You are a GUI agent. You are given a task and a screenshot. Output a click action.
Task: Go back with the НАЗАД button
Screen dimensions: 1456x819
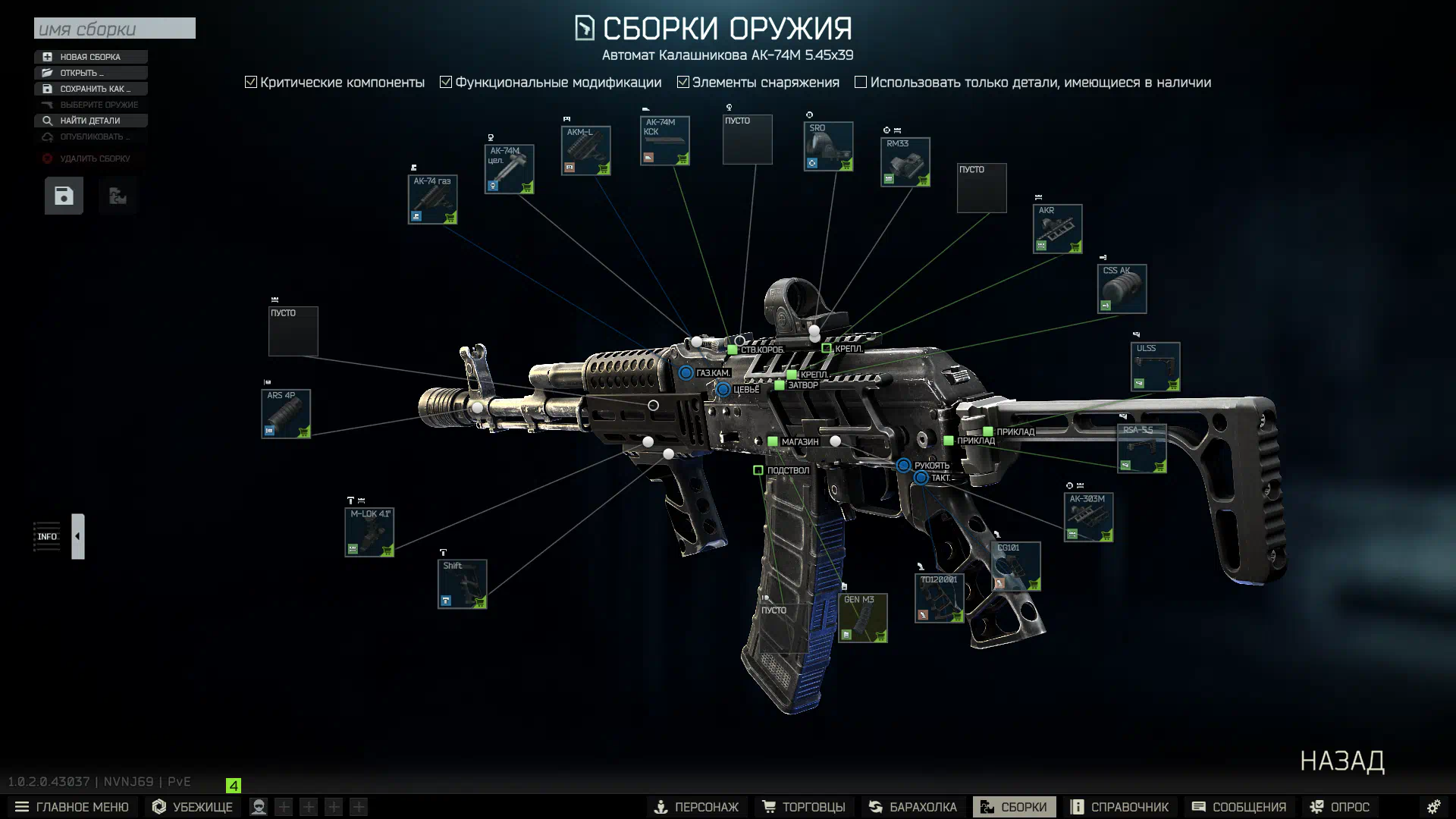coord(1341,761)
